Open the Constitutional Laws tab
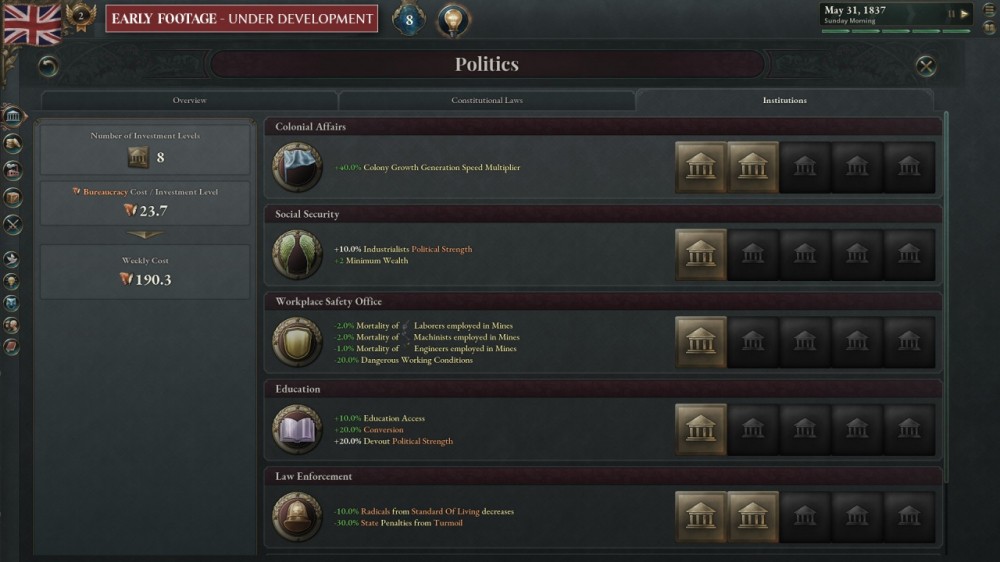The height and width of the screenshot is (562, 1000). tap(486, 101)
